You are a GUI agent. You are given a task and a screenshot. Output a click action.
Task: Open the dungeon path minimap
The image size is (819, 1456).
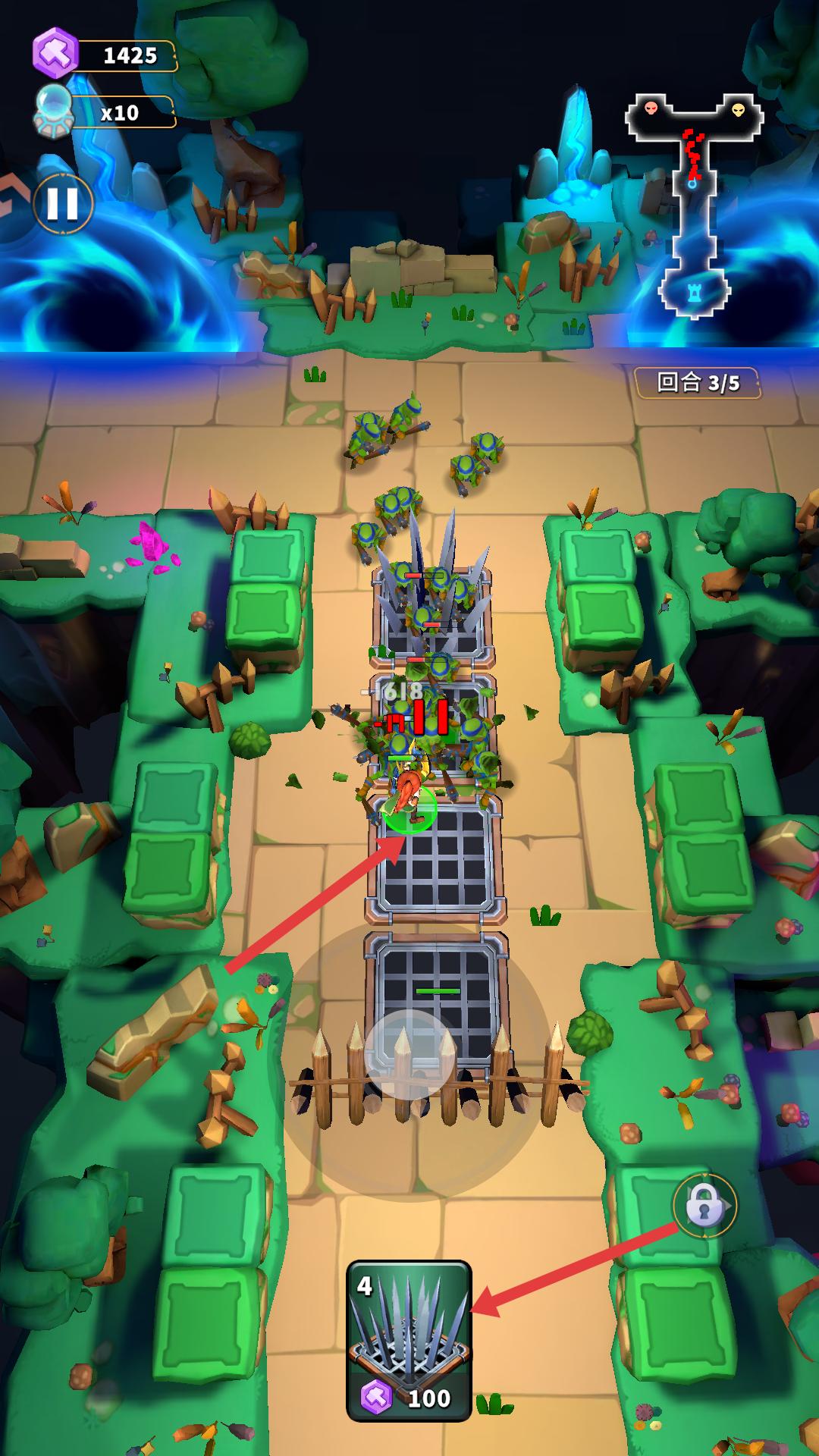coord(694,206)
